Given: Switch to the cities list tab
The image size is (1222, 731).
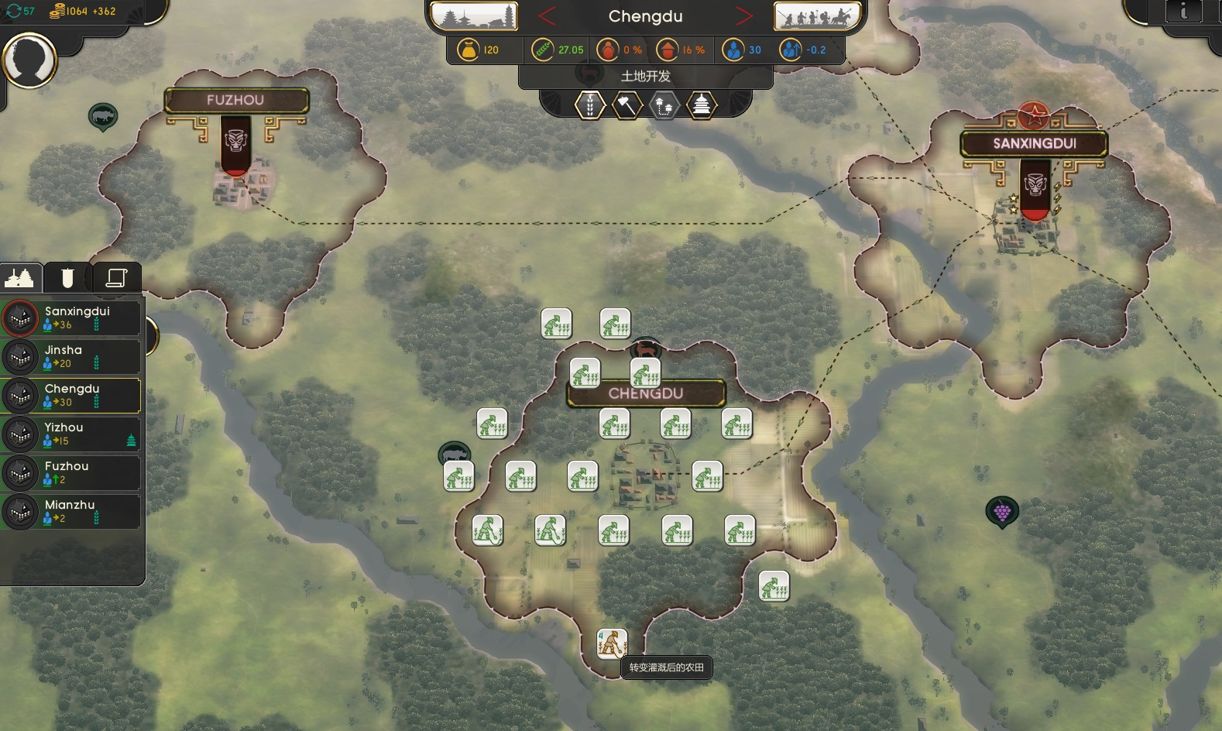Looking at the screenshot, I should coord(20,277).
